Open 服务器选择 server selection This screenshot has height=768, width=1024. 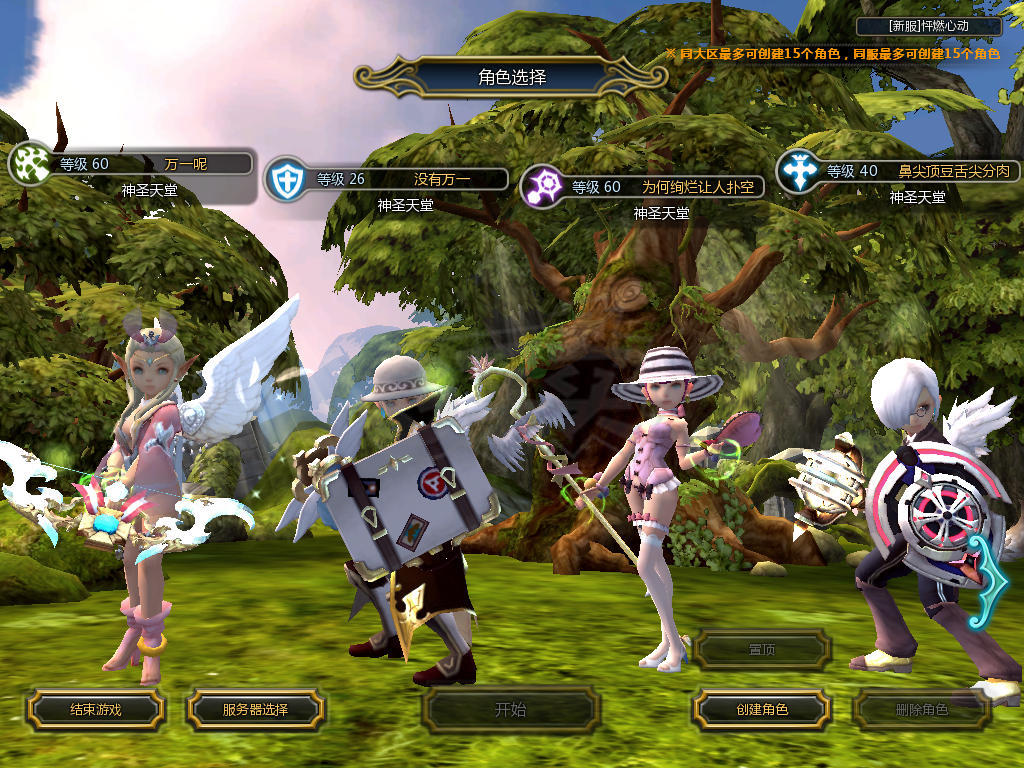coord(255,710)
